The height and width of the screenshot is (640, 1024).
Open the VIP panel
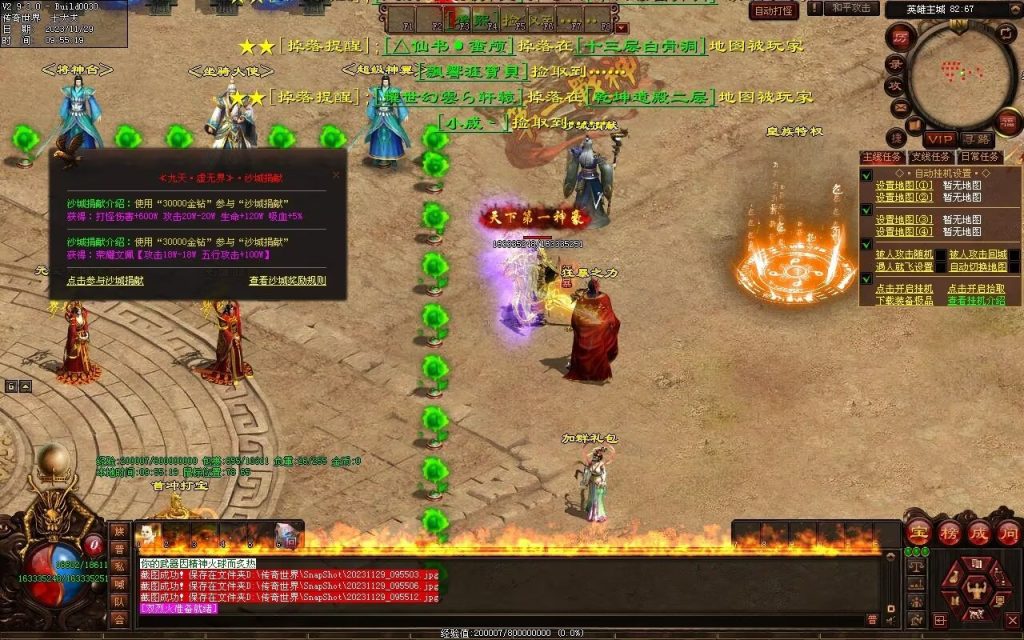(x=938, y=138)
